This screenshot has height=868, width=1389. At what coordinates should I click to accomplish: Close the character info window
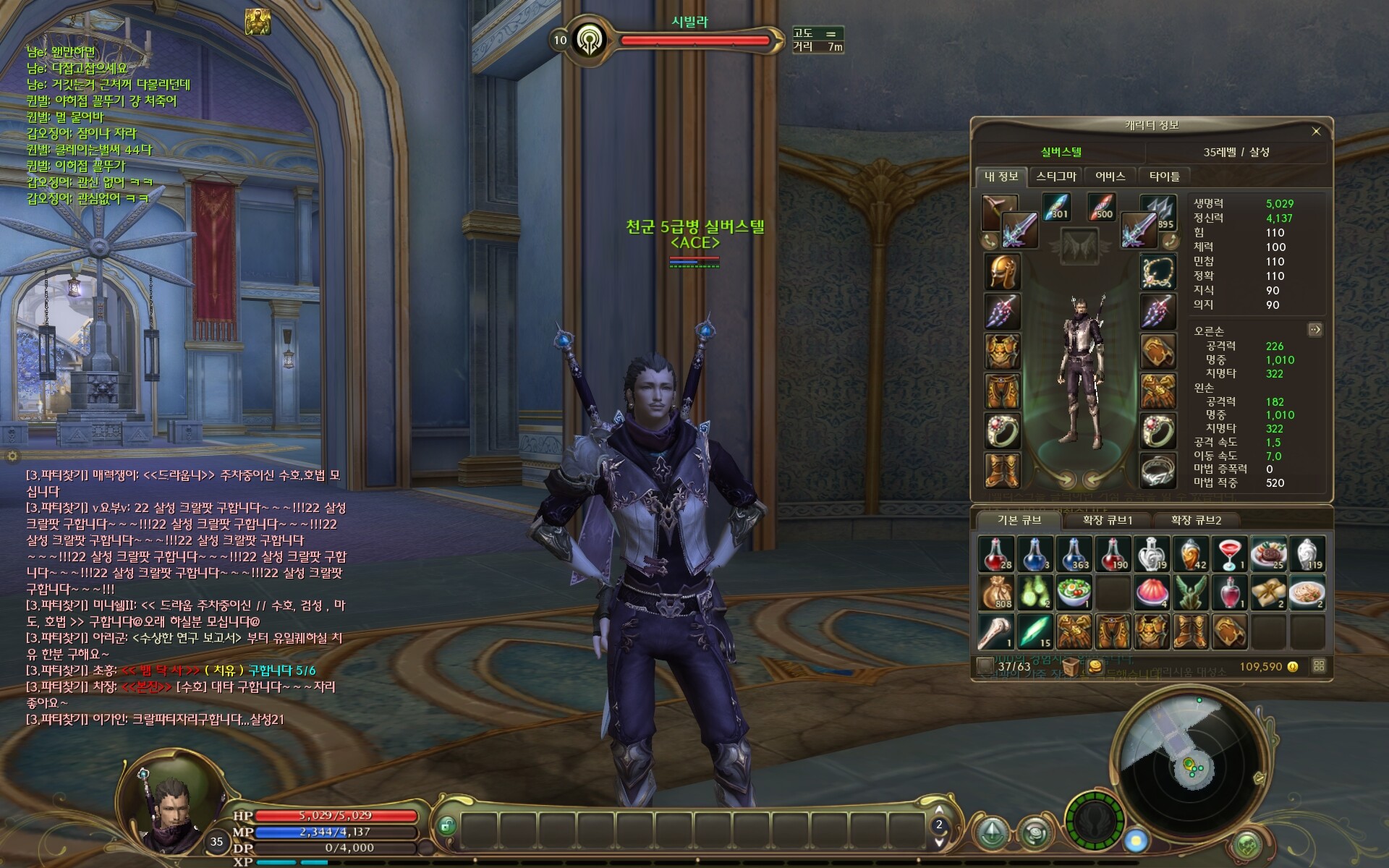pos(1316,131)
